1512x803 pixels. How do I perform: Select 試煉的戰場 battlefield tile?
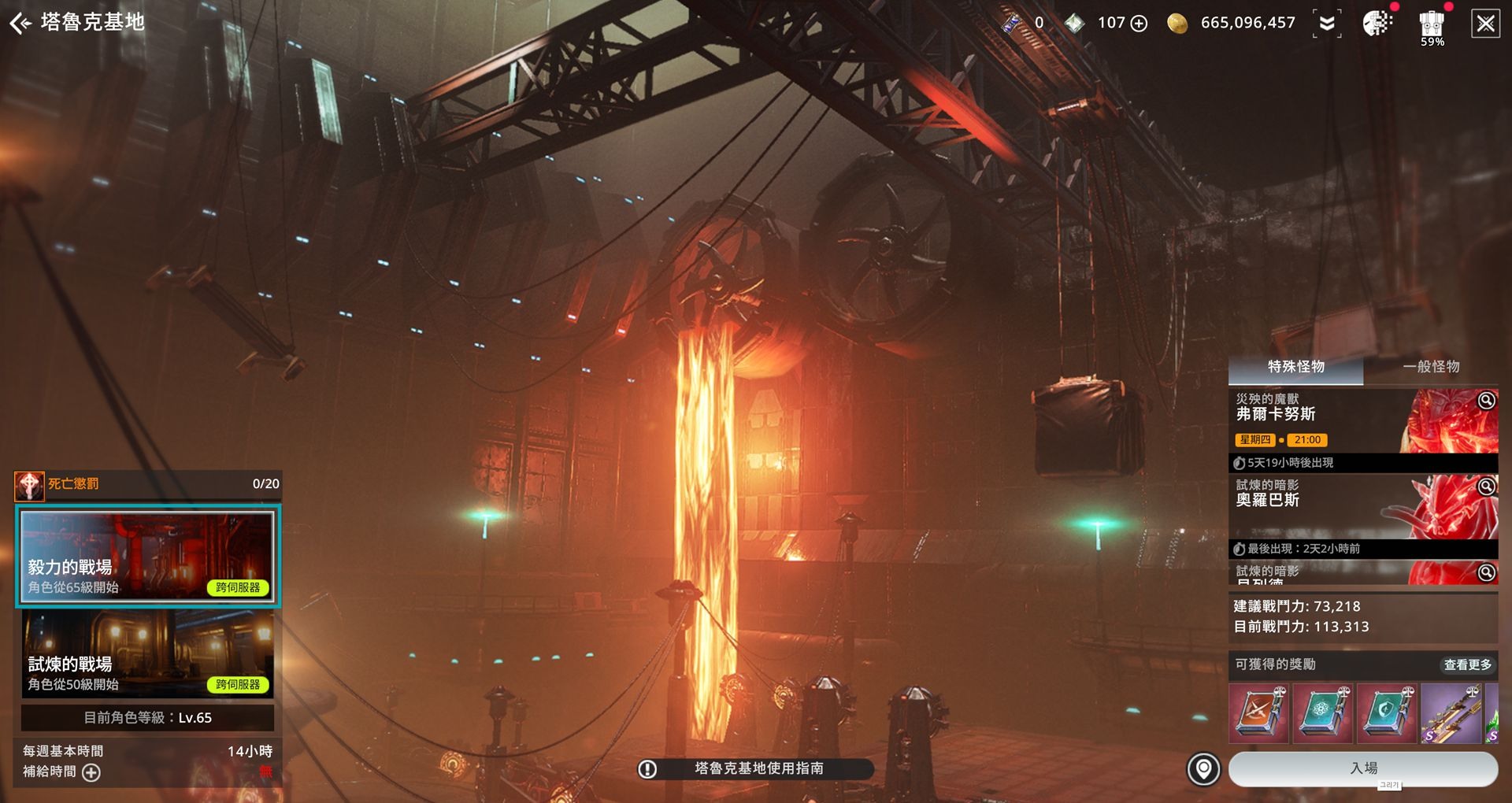(x=147, y=655)
